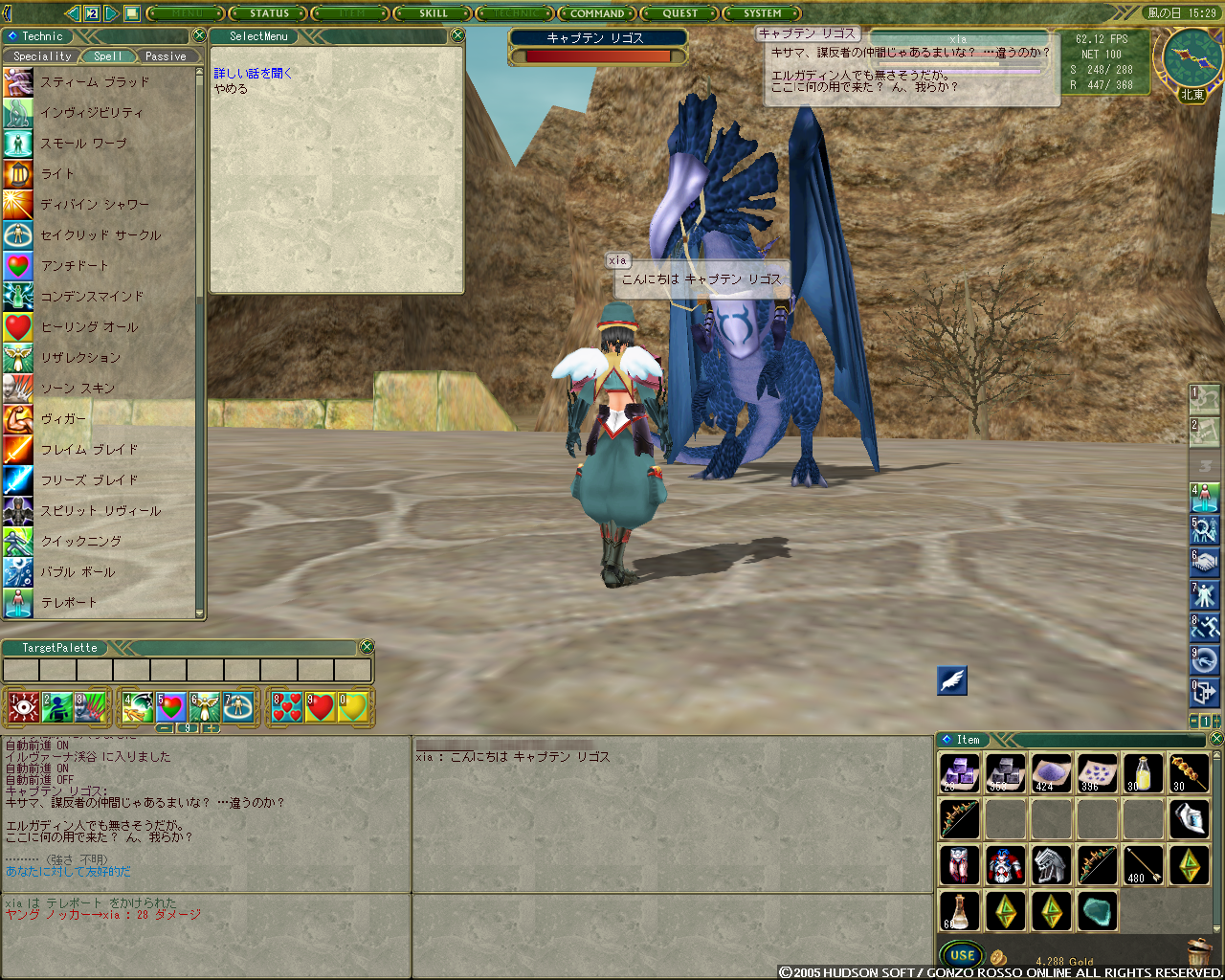The height and width of the screenshot is (980, 1225).
Task: Open the SYSTEM menu
Action: pyautogui.click(x=763, y=13)
